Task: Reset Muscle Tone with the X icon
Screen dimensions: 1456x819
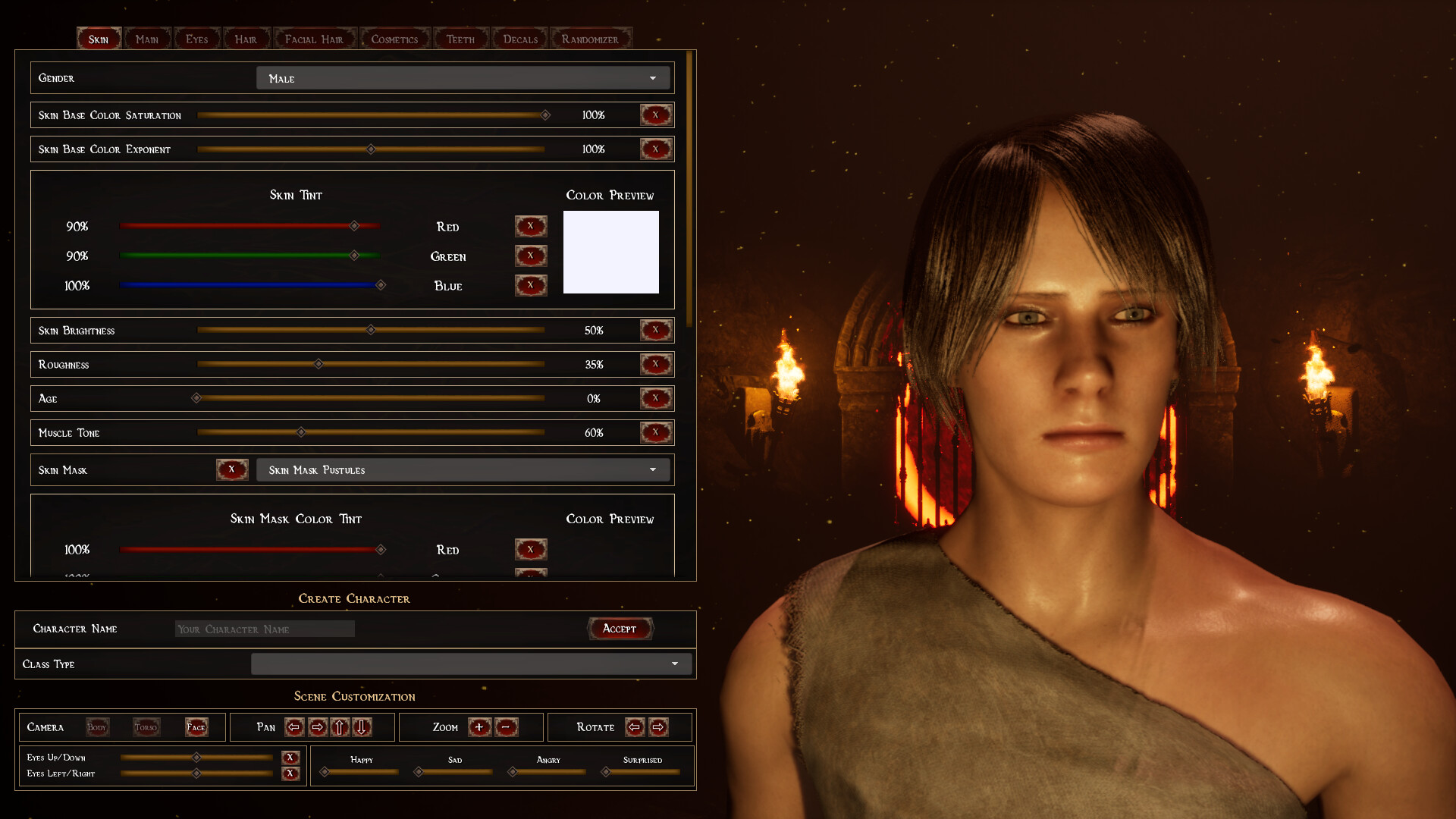Action: 655,432
